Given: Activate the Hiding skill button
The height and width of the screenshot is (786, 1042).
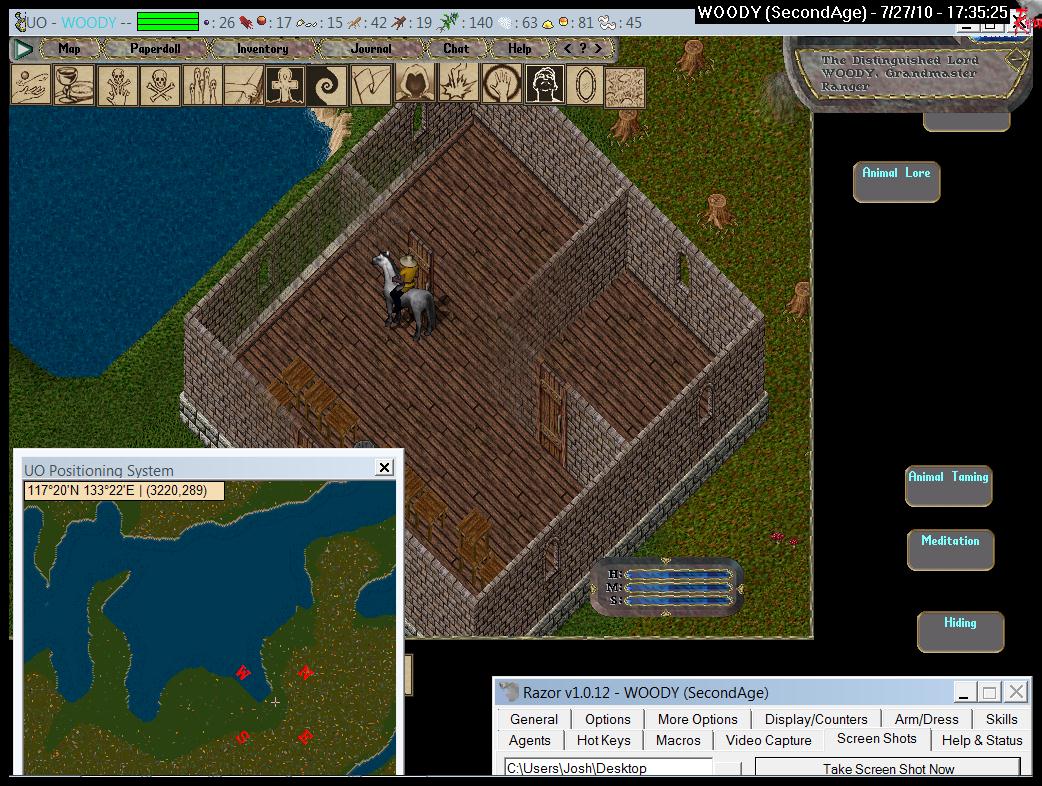Looking at the screenshot, I should 960,630.
